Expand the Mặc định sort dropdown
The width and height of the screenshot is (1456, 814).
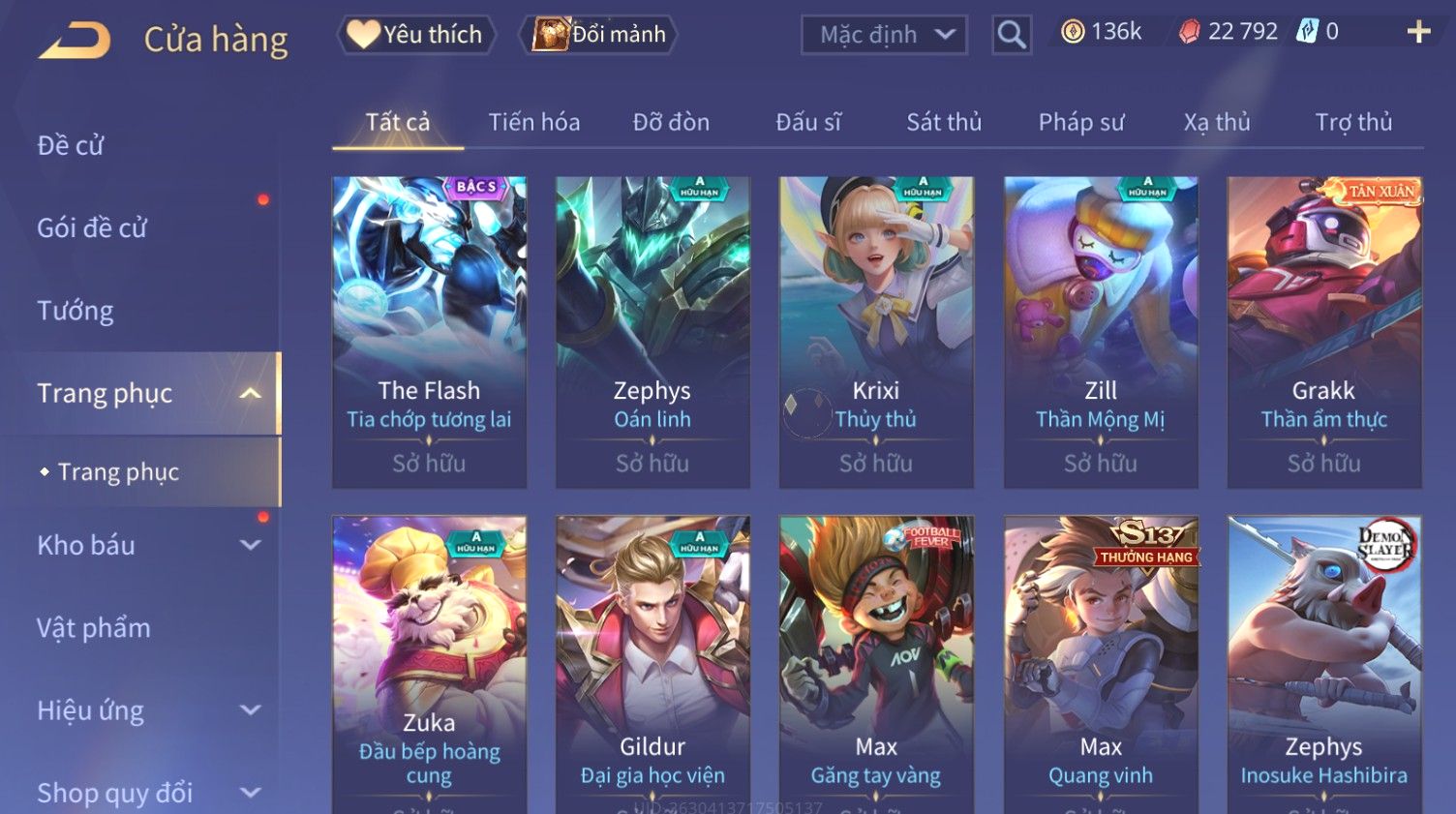coord(884,35)
